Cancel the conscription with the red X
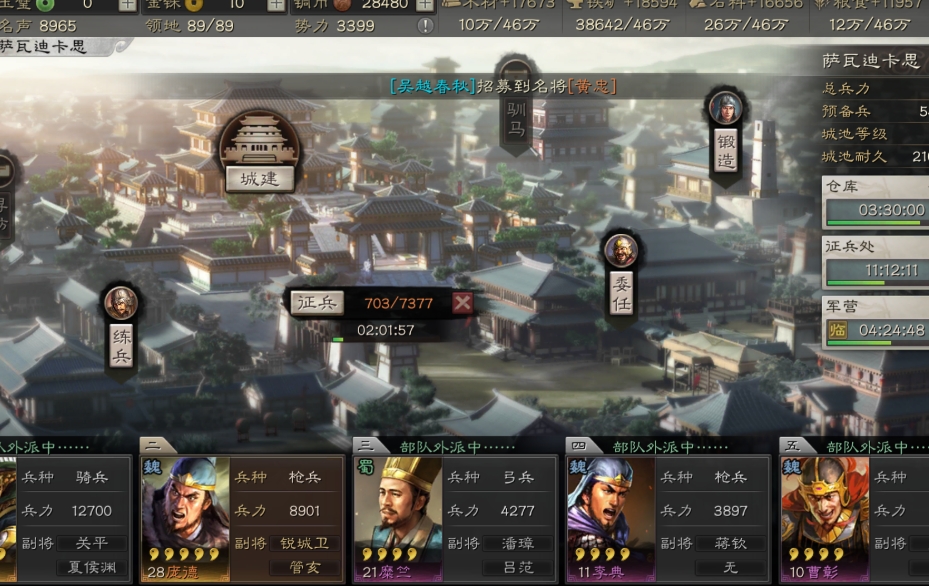929x586 pixels. [x=462, y=303]
